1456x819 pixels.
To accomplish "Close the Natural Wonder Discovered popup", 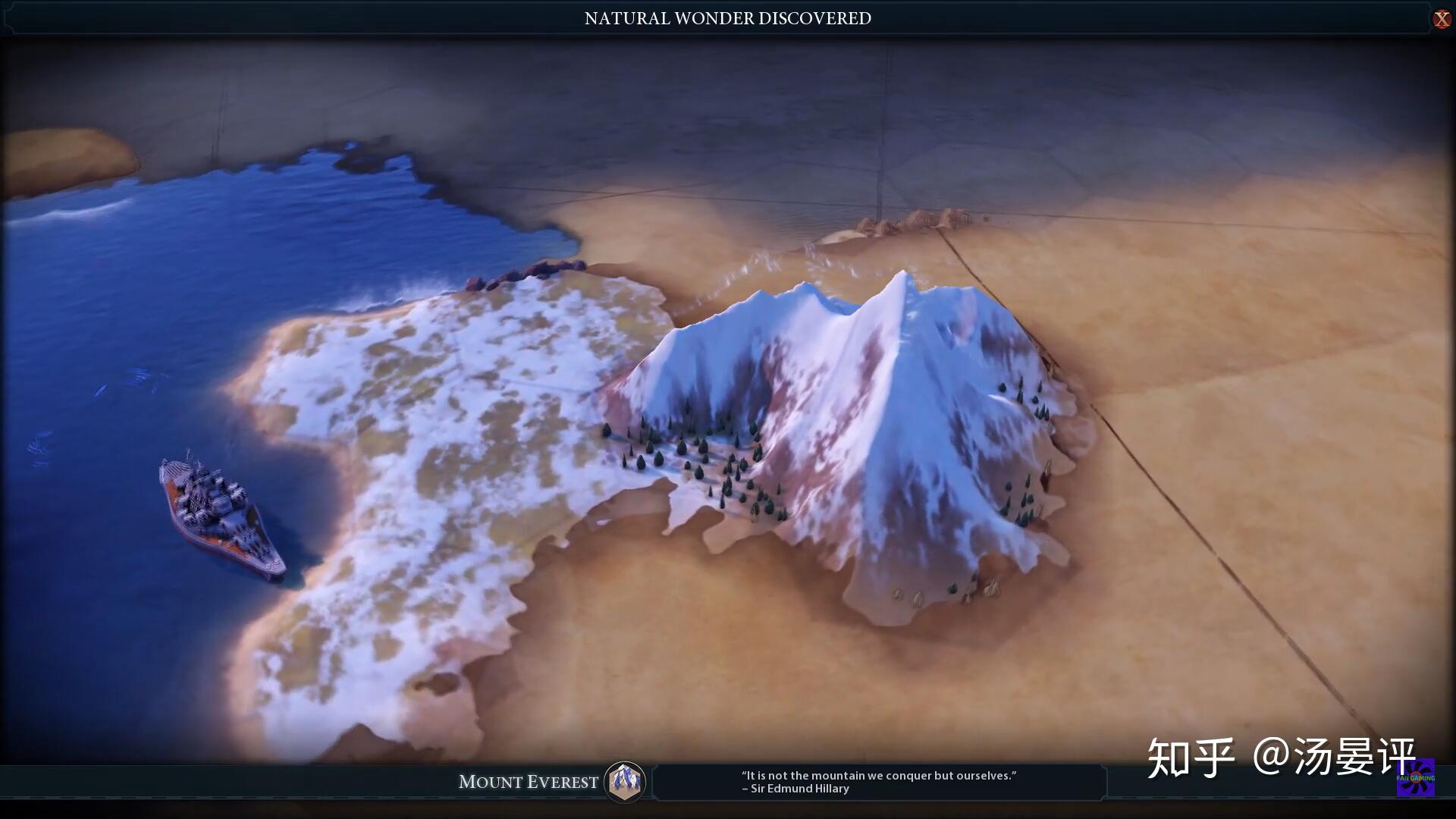I will tap(1441, 19).
